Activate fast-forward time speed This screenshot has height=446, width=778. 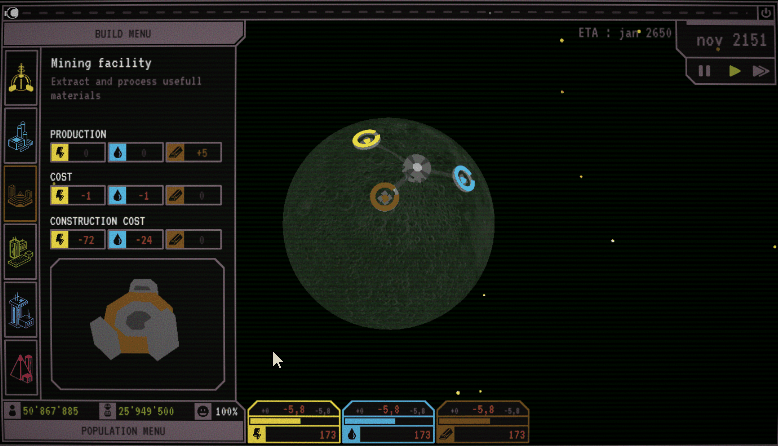[x=761, y=71]
